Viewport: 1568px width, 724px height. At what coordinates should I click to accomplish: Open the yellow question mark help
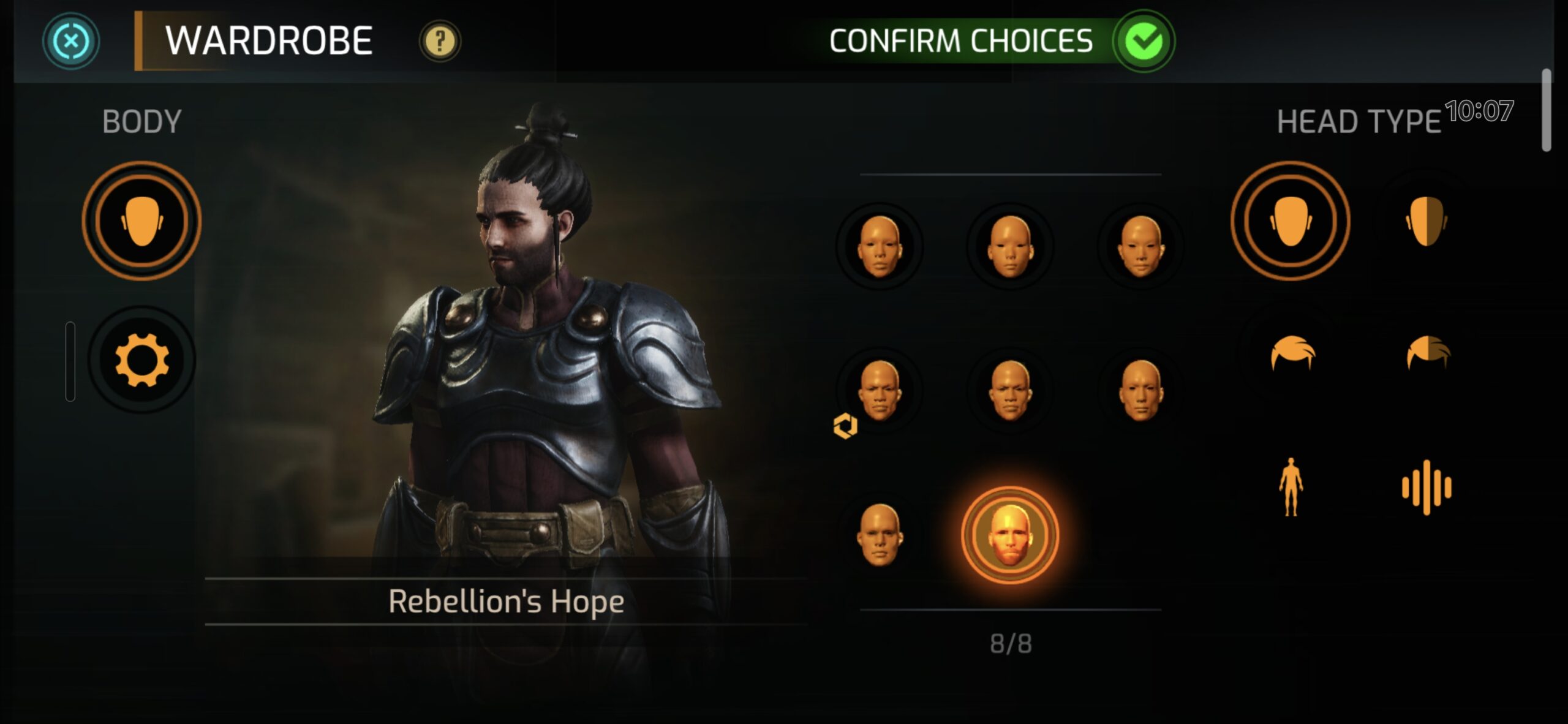click(x=440, y=42)
